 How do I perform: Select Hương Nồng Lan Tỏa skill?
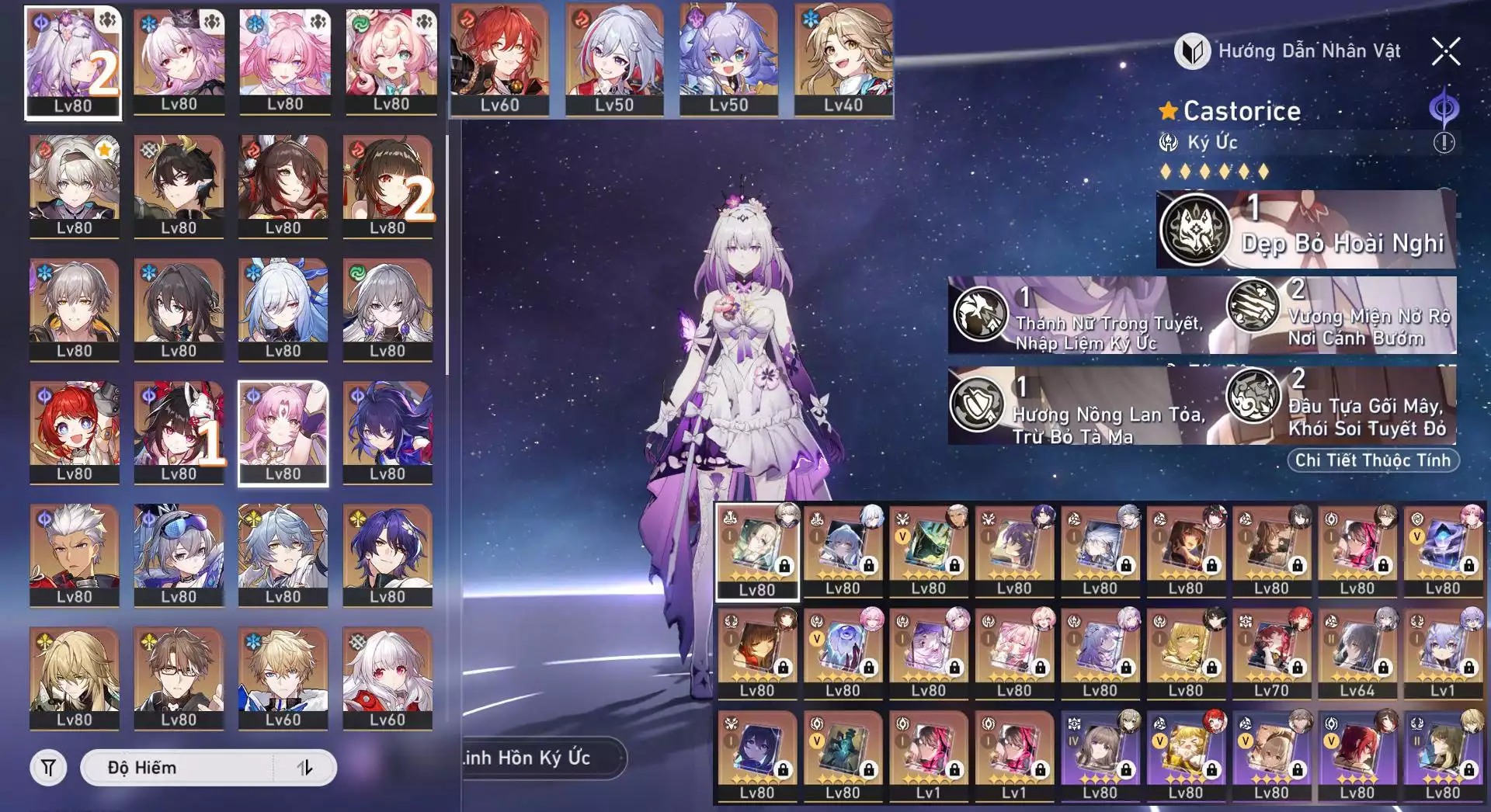click(1078, 406)
